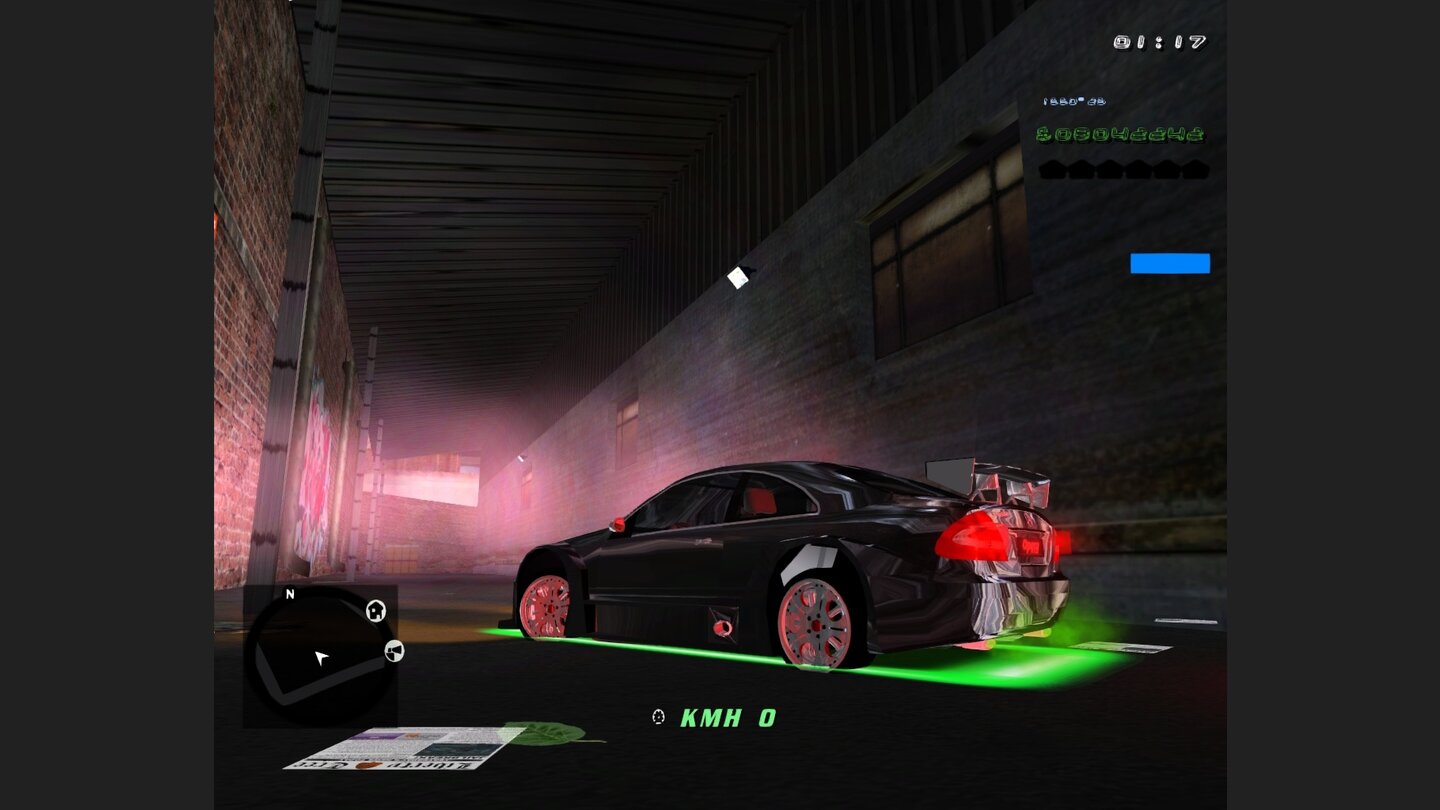
Task: Click the KMH speed label
Action: tap(710, 716)
